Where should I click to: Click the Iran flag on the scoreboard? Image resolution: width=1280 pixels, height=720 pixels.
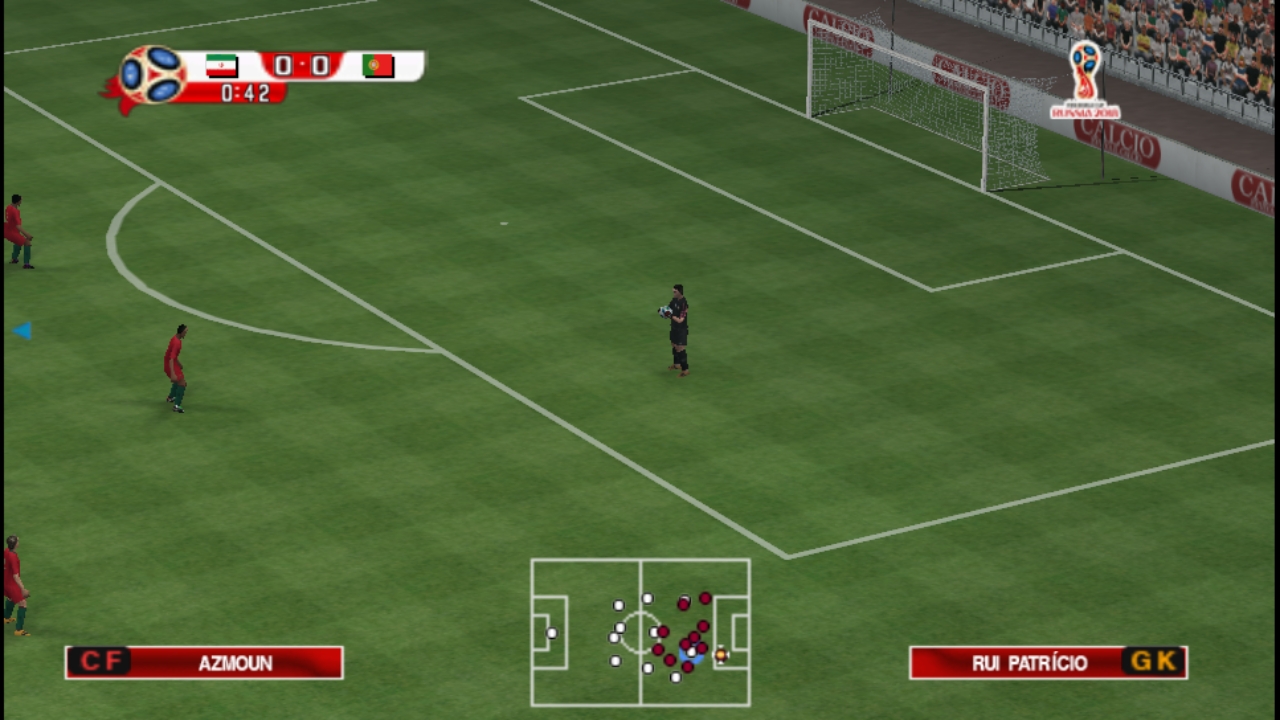pos(221,66)
